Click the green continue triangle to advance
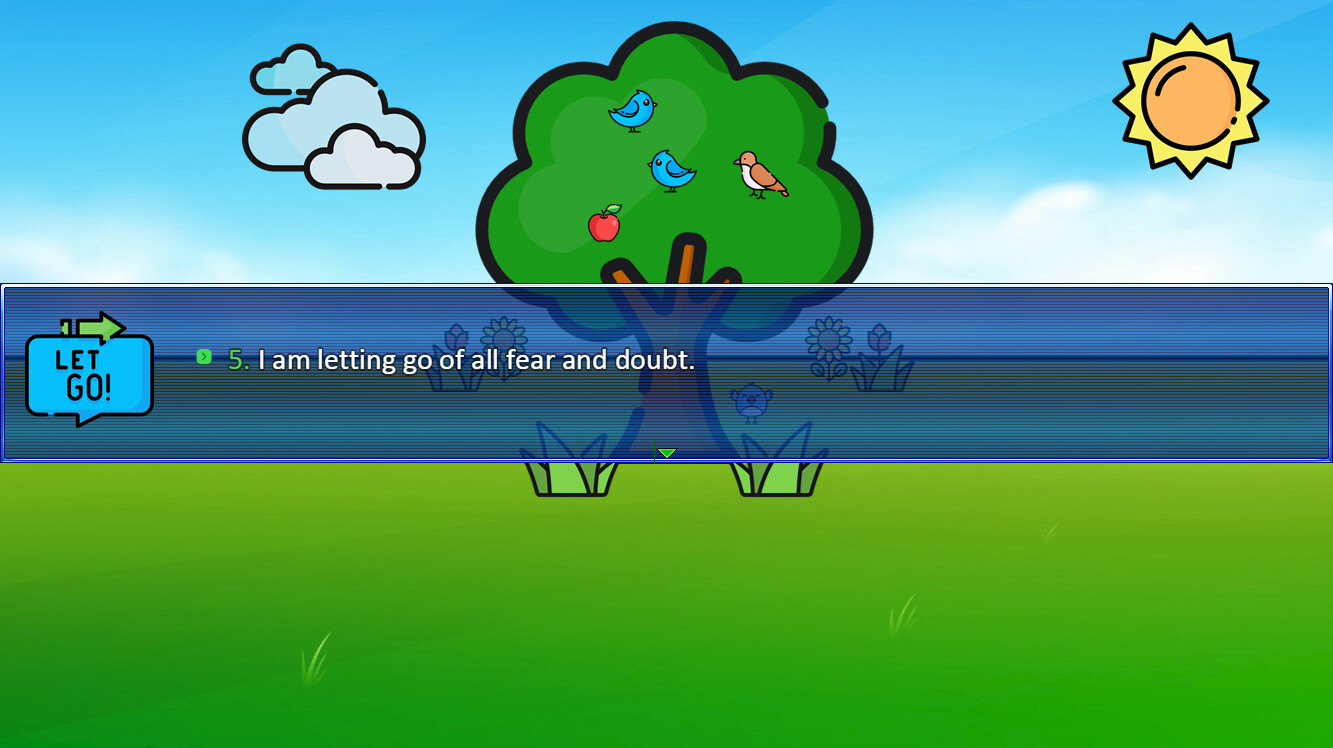The width and height of the screenshot is (1333, 748). point(665,452)
